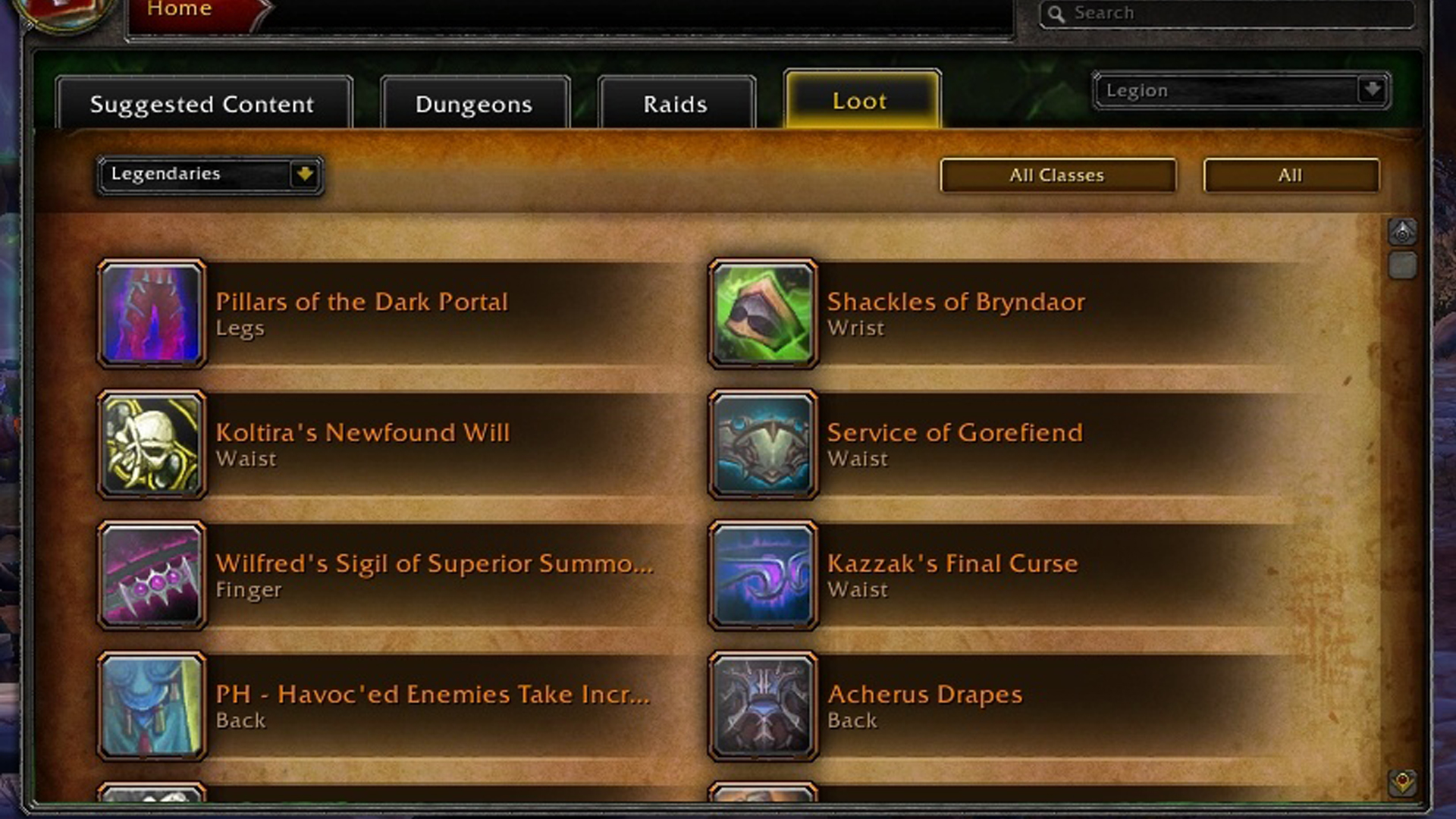Click the Acherus Drapes cloak icon
Image resolution: width=1456 pixels, height=819 pixels.
[763, 706]
